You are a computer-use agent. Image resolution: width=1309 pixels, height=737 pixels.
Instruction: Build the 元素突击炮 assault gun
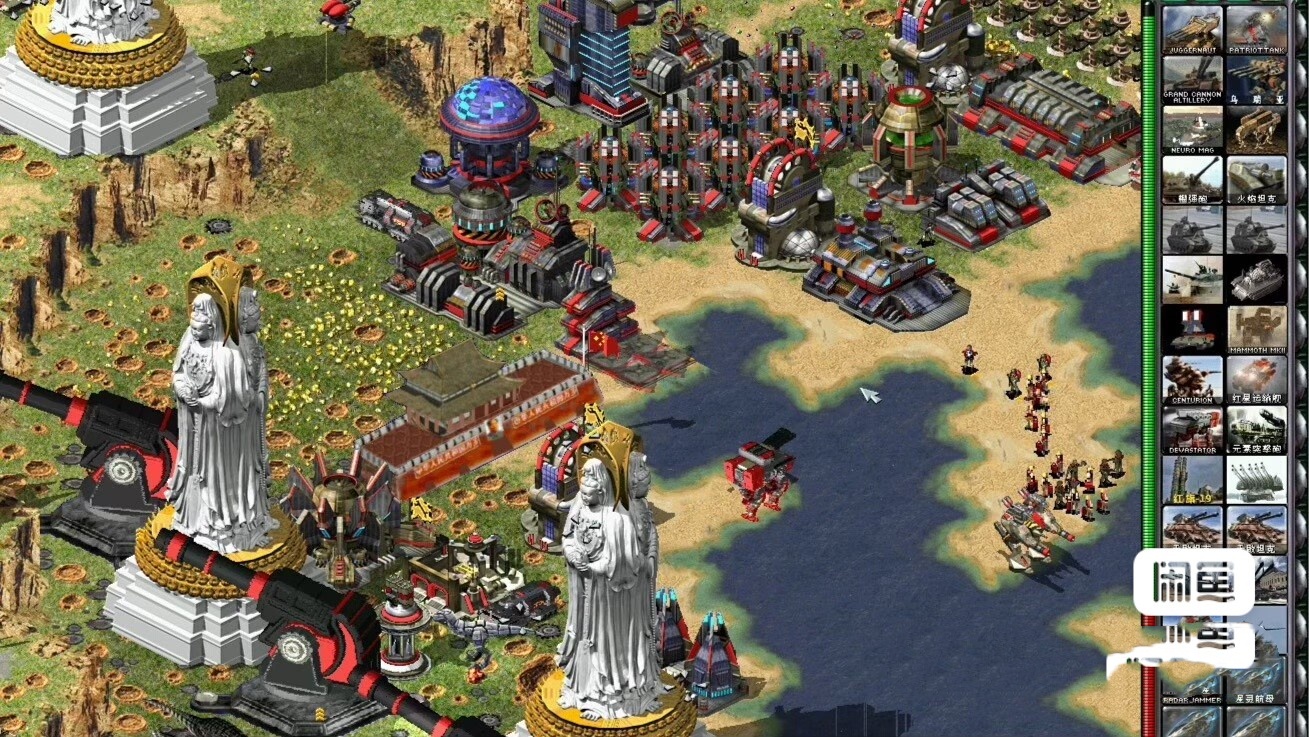(x=1256, y=430)
